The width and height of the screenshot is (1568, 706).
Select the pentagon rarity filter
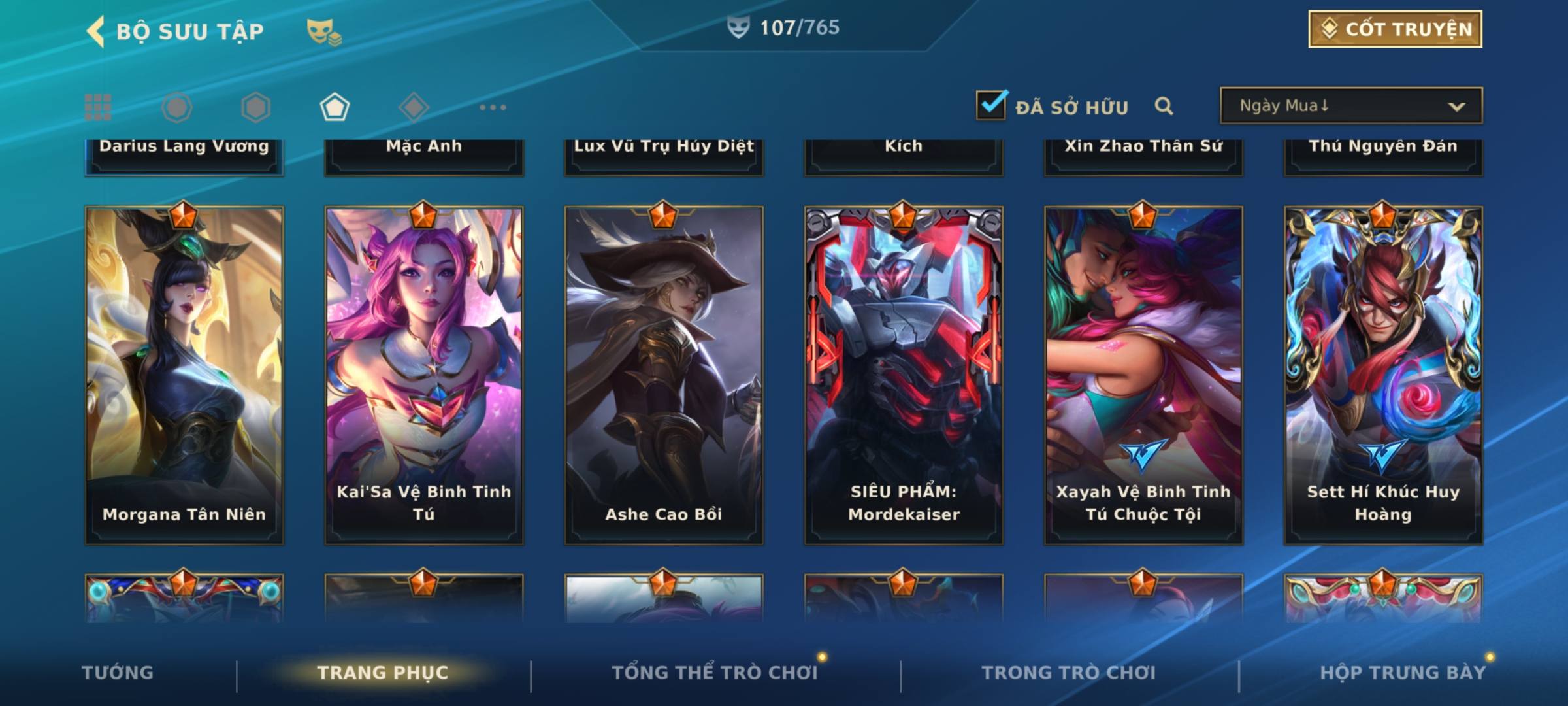[335, 107]
